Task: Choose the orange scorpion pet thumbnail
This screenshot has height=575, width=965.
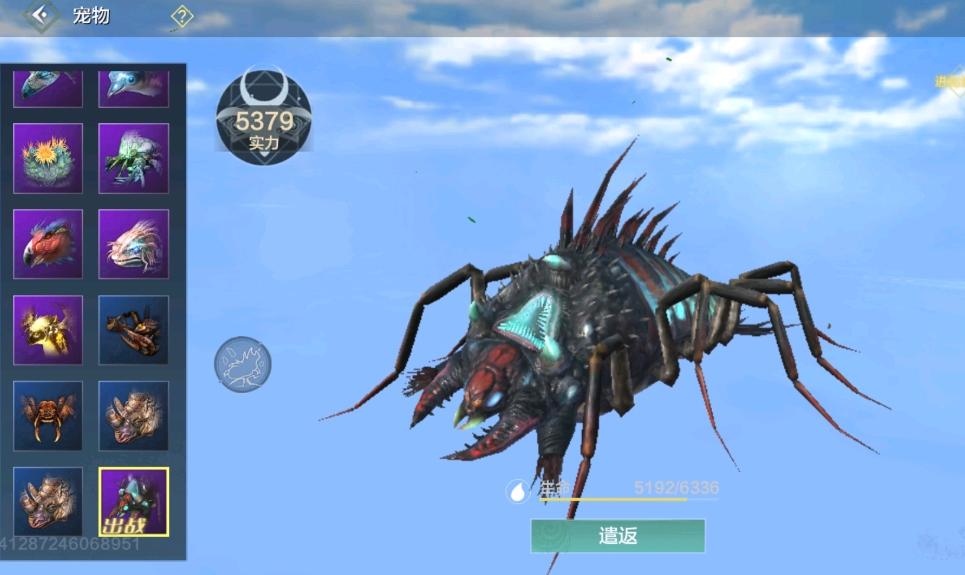Action: coord(134,330)
